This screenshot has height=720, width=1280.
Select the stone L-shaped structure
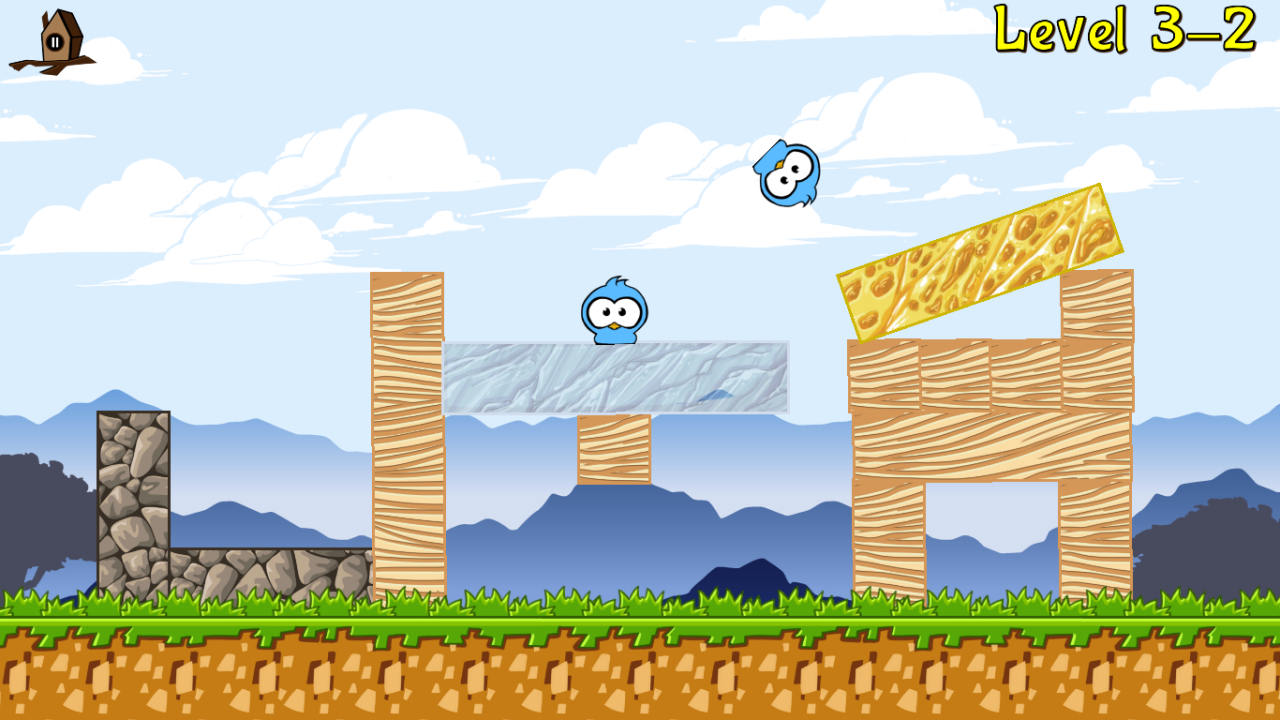tap(135, 490)
